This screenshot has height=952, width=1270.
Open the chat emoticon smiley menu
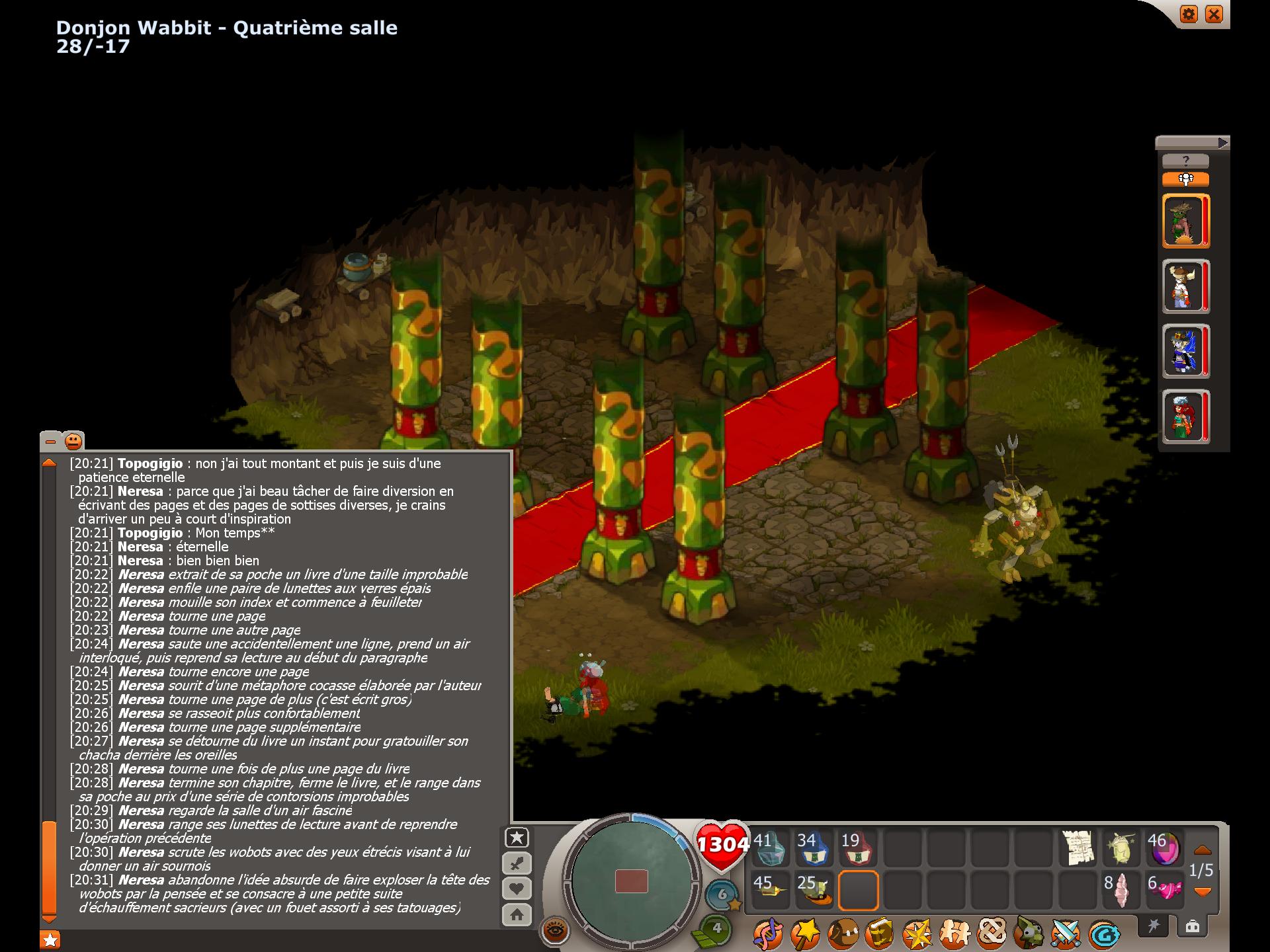[x=73, y=441]
